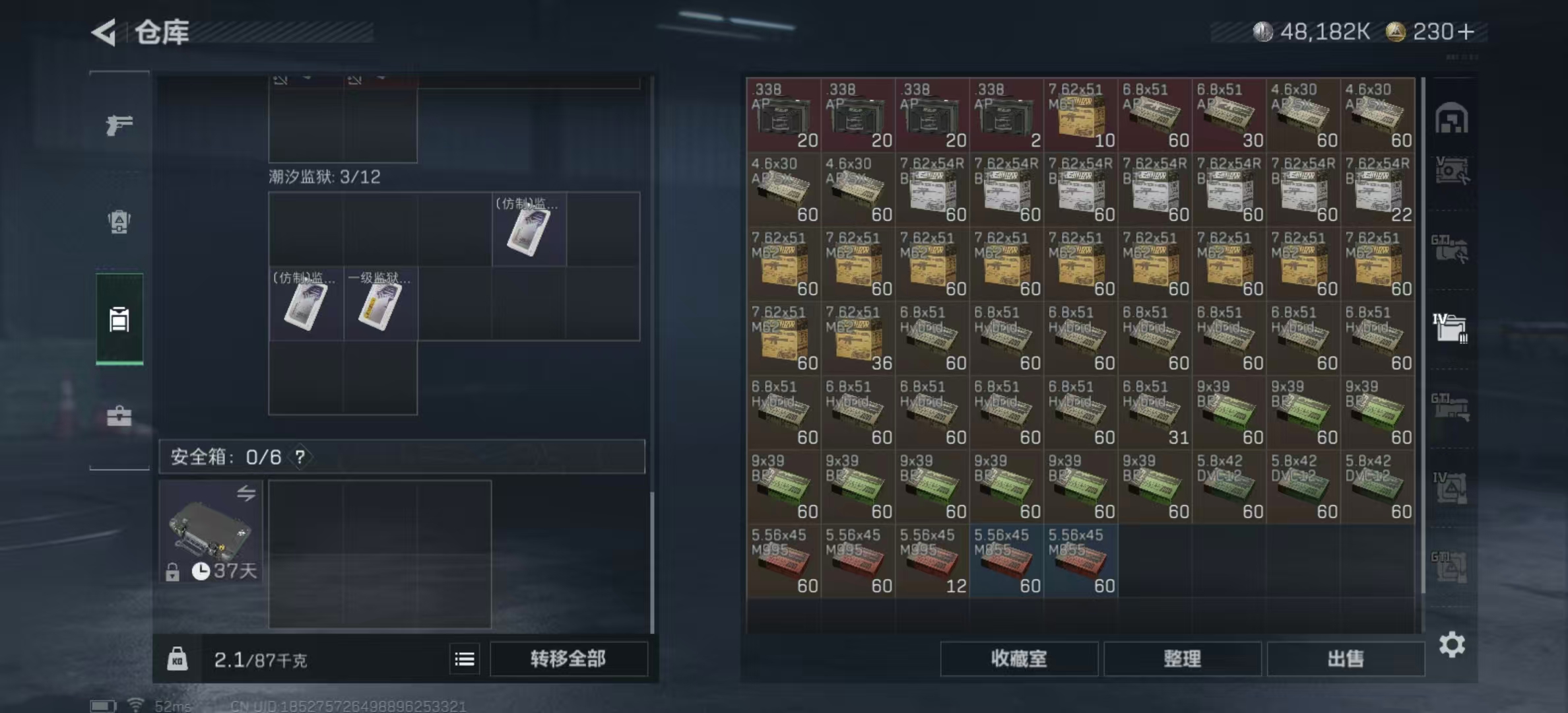This screenshot has height=713, width=1568.
Task: Click the 2.1/87千克 weight progress display
Action: pyautogui.click(x=261, y=659)
